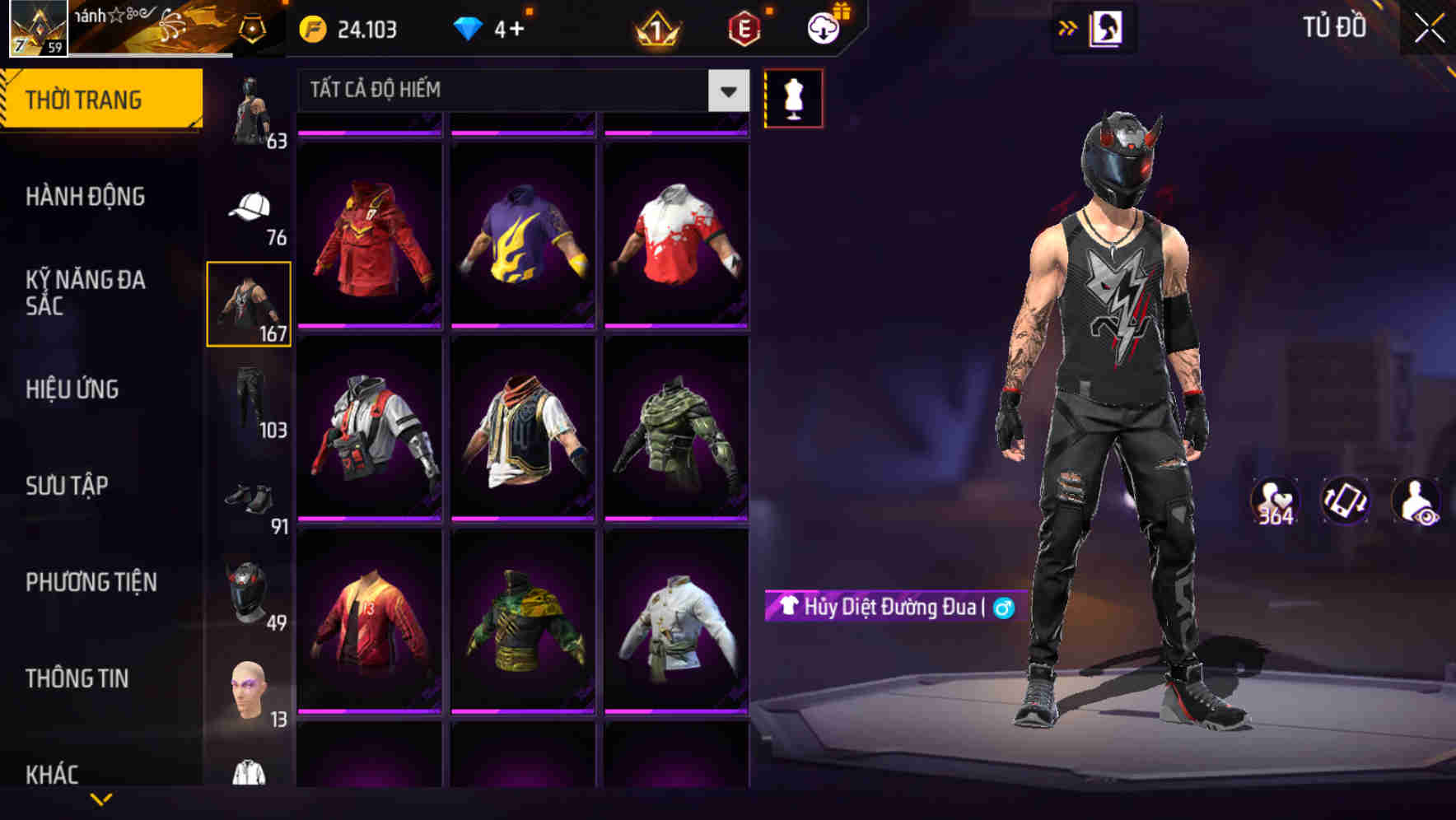Click the cloud download gift icon
Screen dimensions: 1456x820
pyautogui.click(x=821, y=26)
